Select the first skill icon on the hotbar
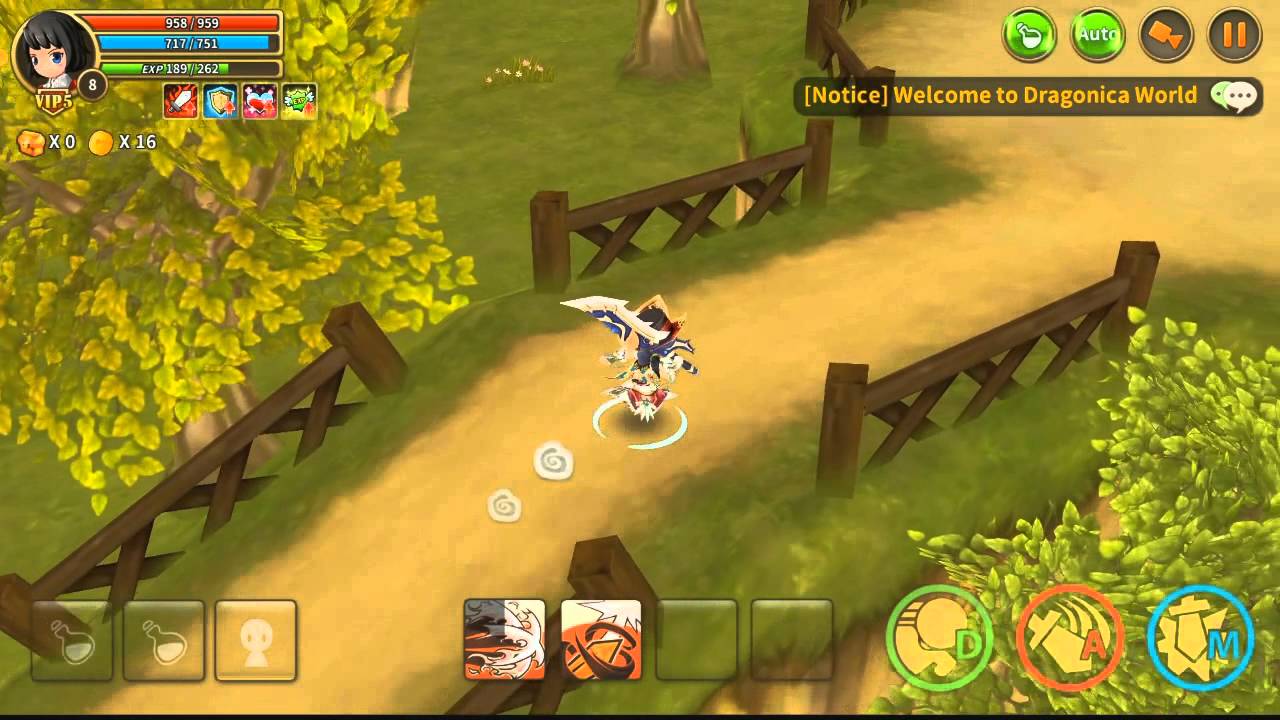1280x720 pixels. click(x=505, y=643)
